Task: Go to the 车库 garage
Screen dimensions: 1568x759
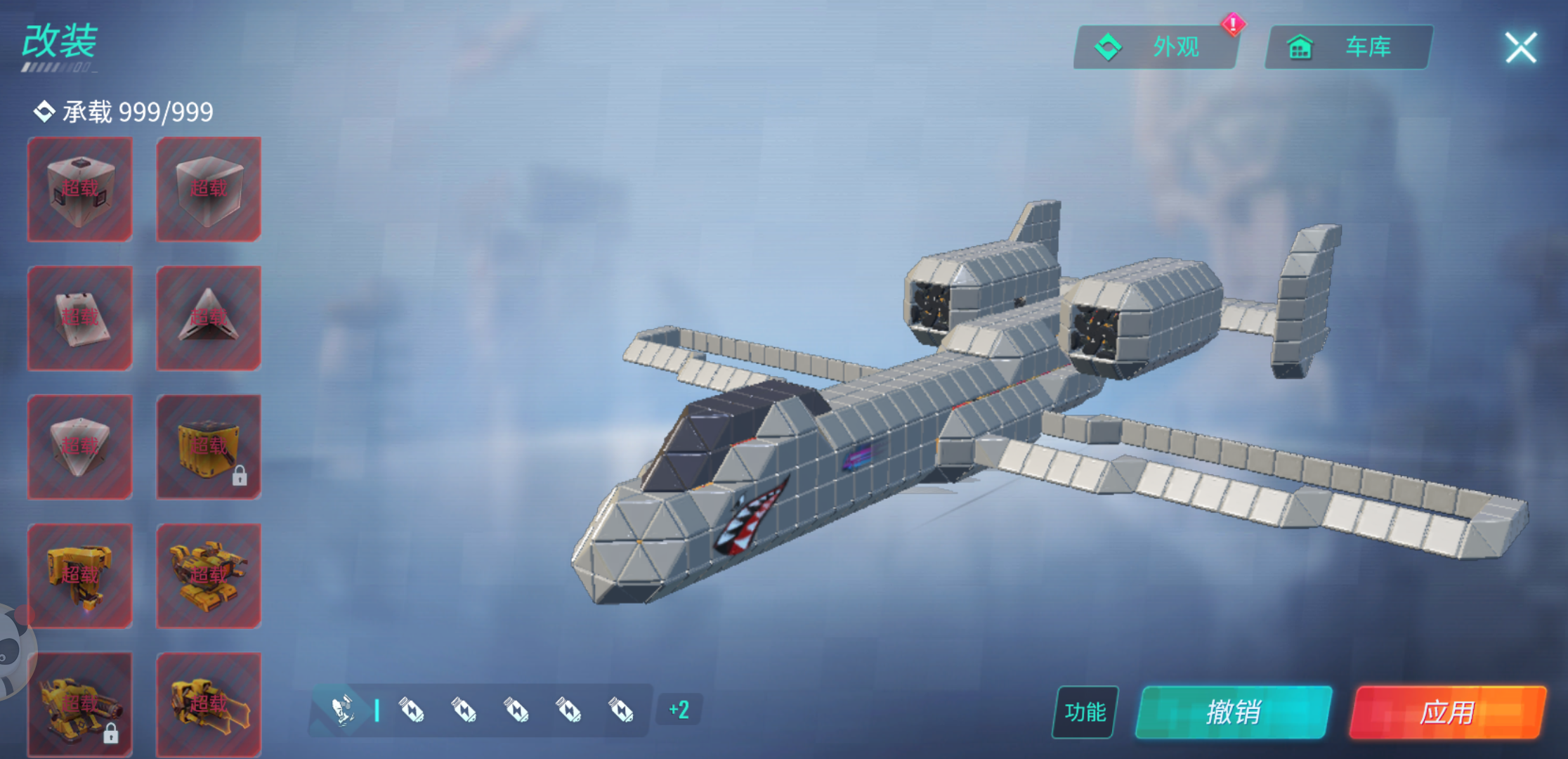Action: click(1348, 47)
